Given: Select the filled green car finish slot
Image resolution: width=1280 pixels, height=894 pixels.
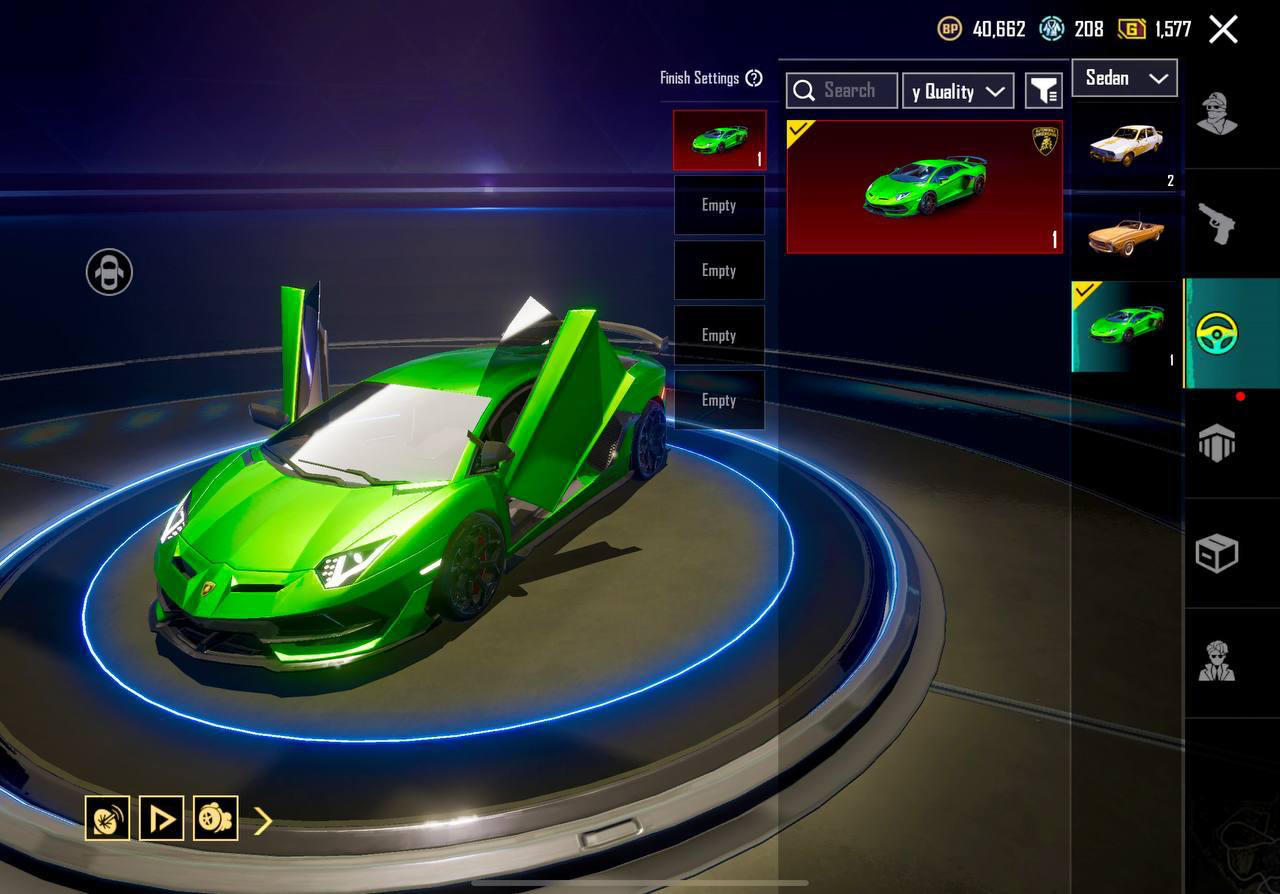Looking at the screenshot, I should click(719, 140).
